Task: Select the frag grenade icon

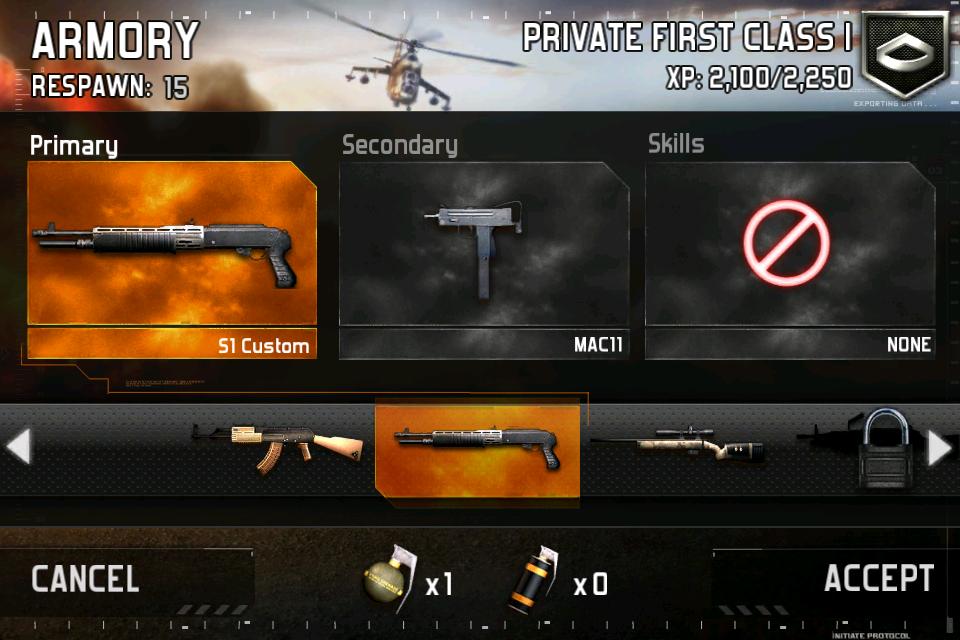Action: pyautogui.click(x=384, y=580)
